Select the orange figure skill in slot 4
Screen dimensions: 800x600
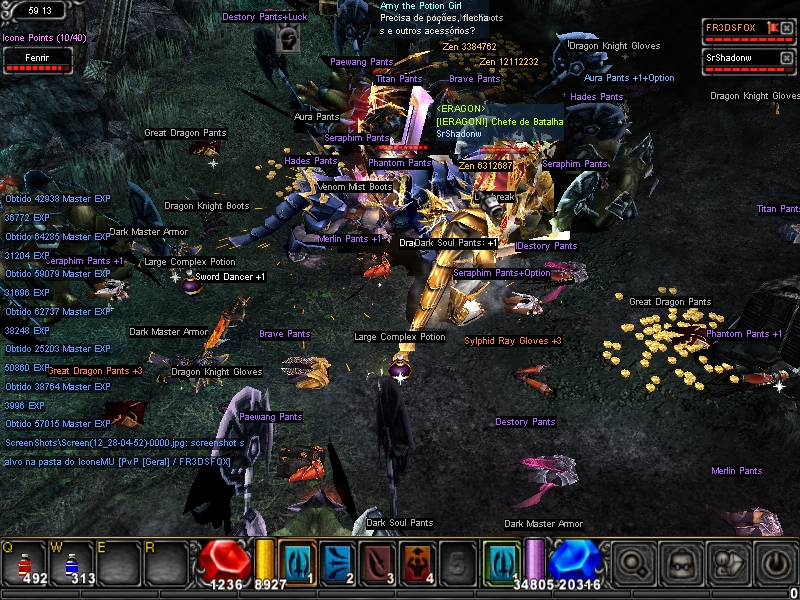tap(417, 562)
